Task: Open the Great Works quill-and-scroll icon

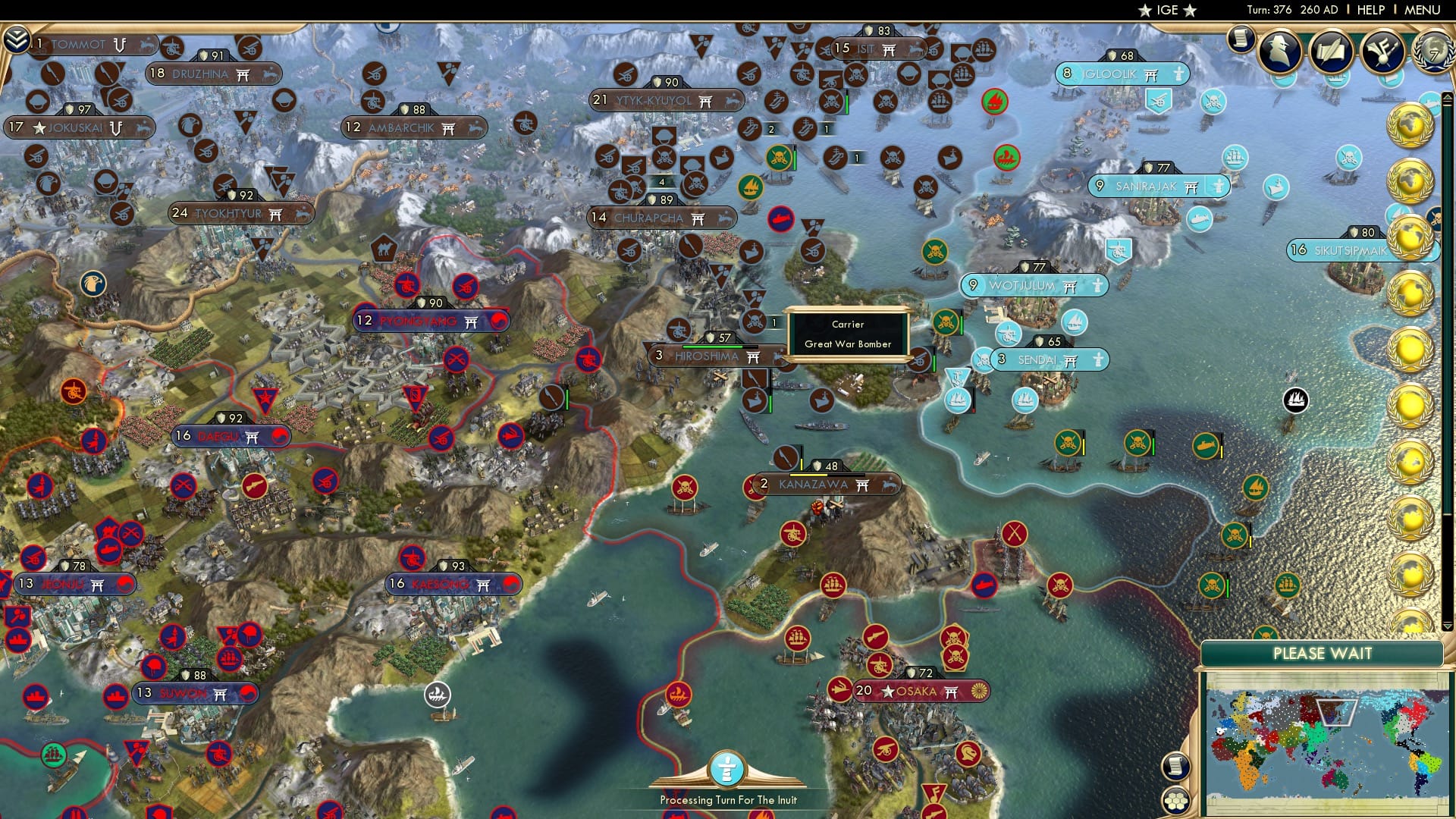Action: tap(1332, 49)
